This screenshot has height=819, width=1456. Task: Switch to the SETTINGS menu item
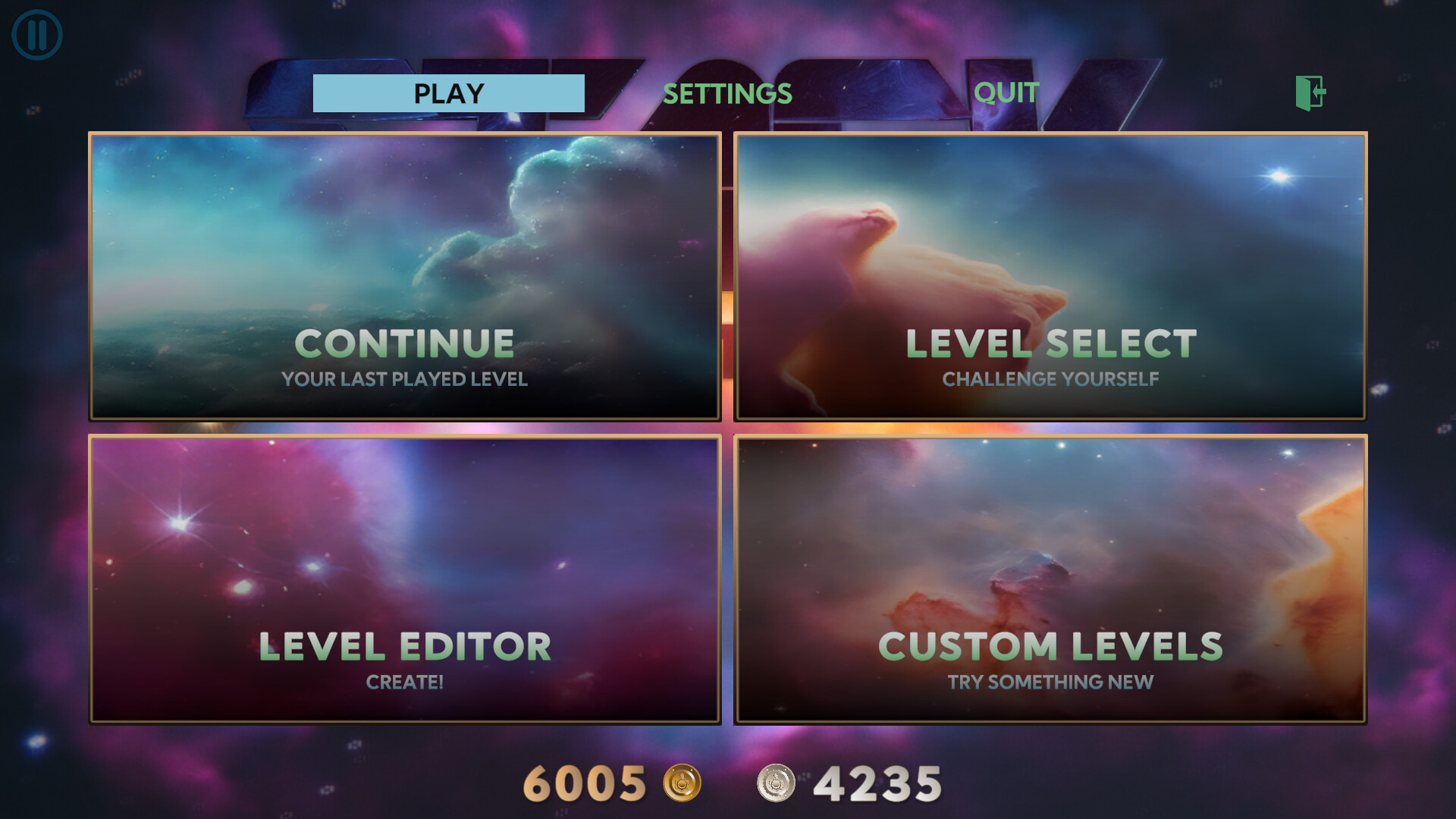727,93
